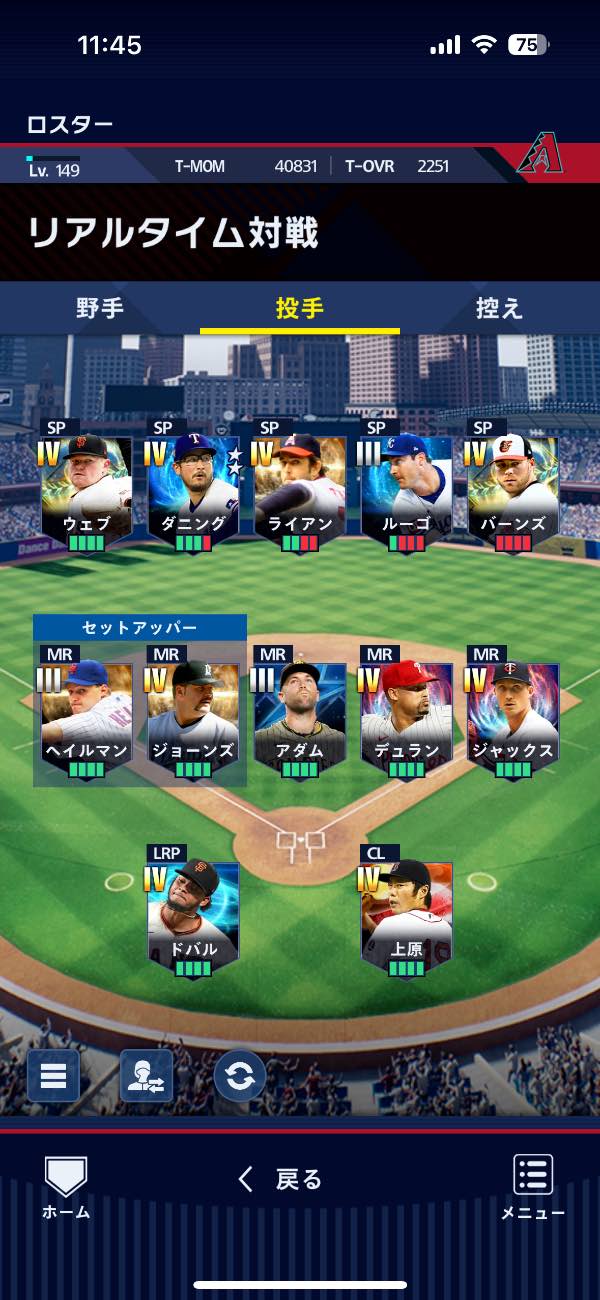Open the list view button
Image resolution: width=600 pixels, height=1300 pixels.
pos(53,1076)
